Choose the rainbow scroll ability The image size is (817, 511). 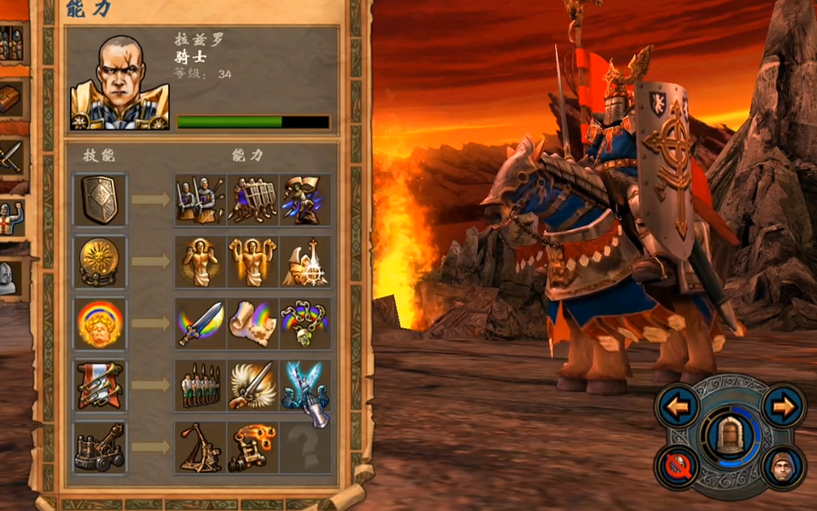point(253,323)
